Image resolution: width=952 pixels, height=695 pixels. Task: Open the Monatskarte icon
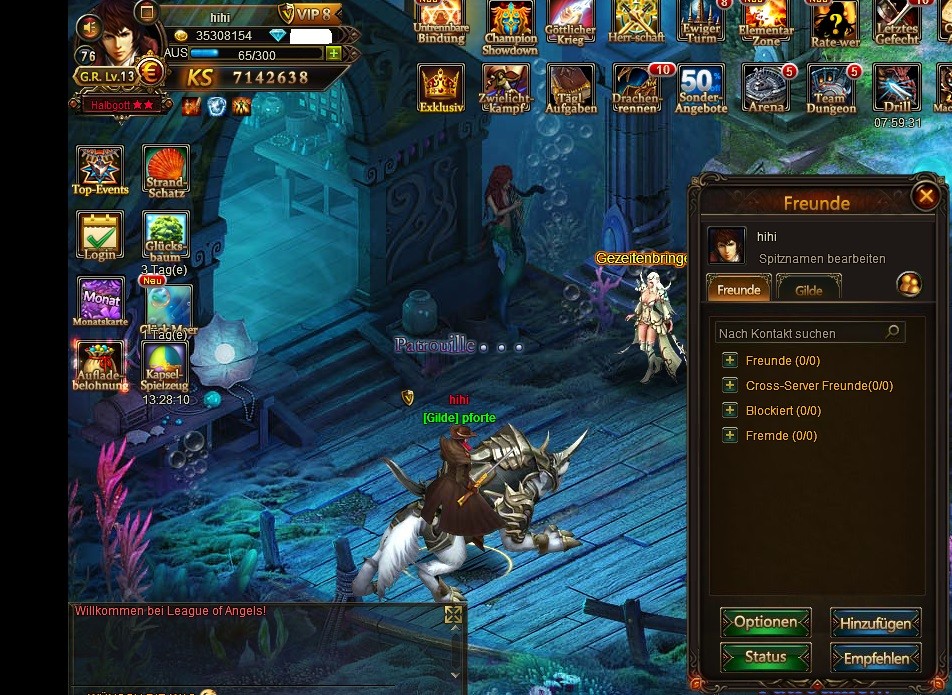pyautogui.click(x=100, y=301)
